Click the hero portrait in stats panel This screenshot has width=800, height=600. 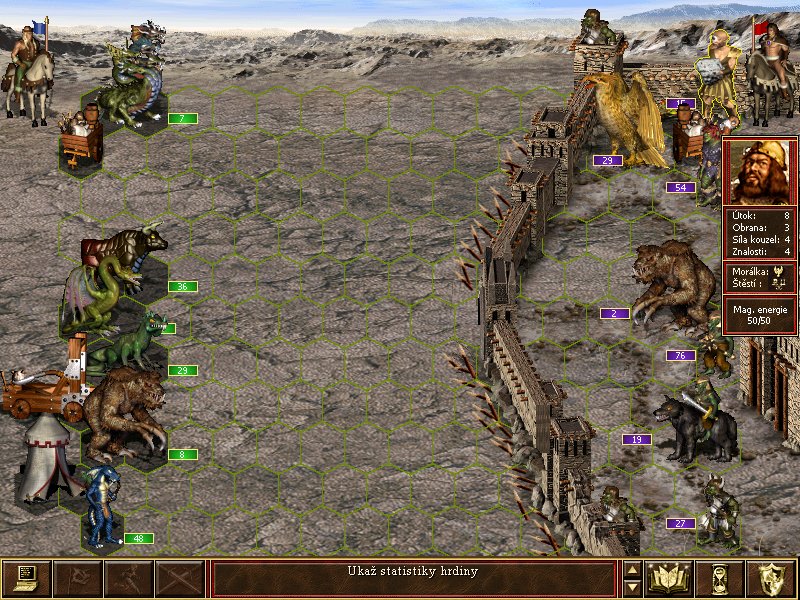(x=759, y=171)
